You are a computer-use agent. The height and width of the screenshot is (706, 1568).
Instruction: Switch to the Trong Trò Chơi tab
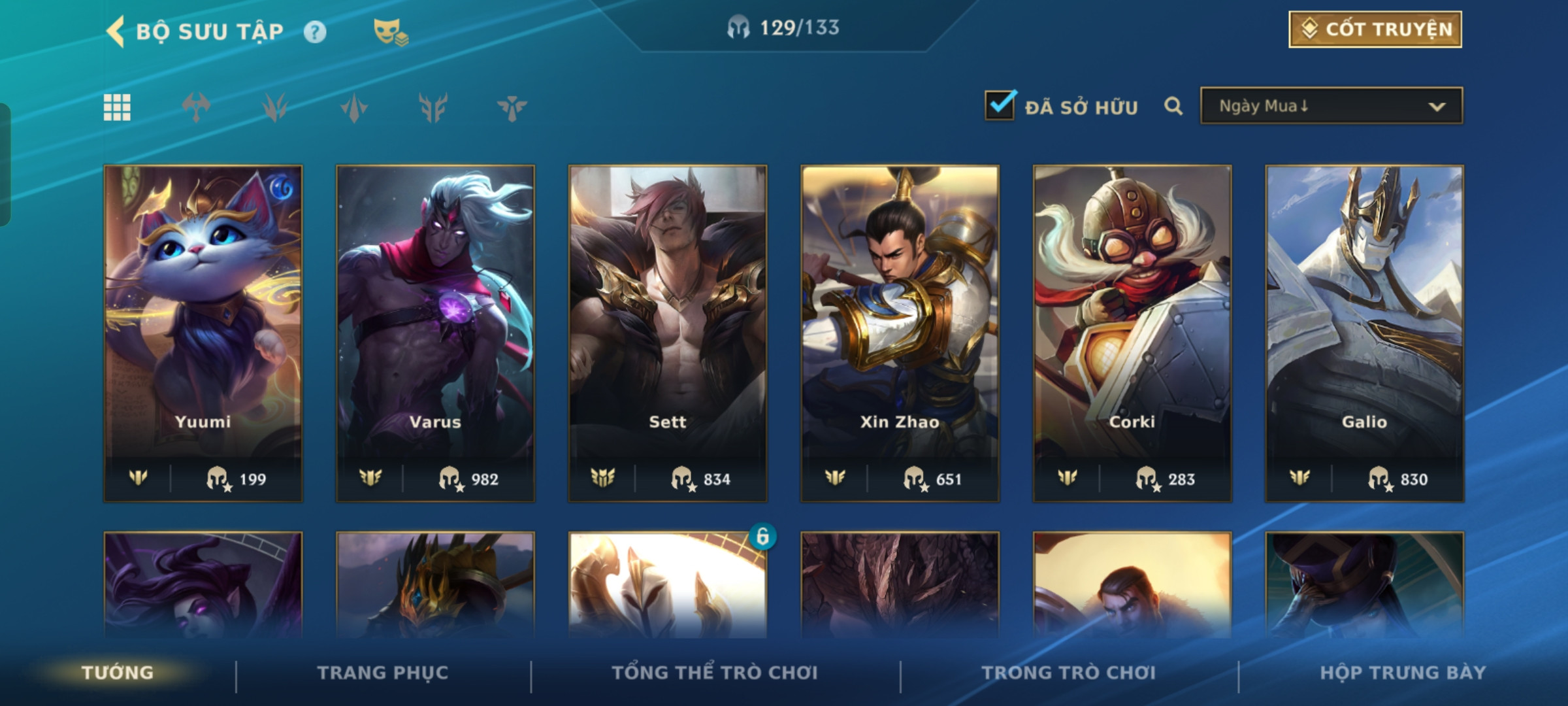pos(1069,673)
